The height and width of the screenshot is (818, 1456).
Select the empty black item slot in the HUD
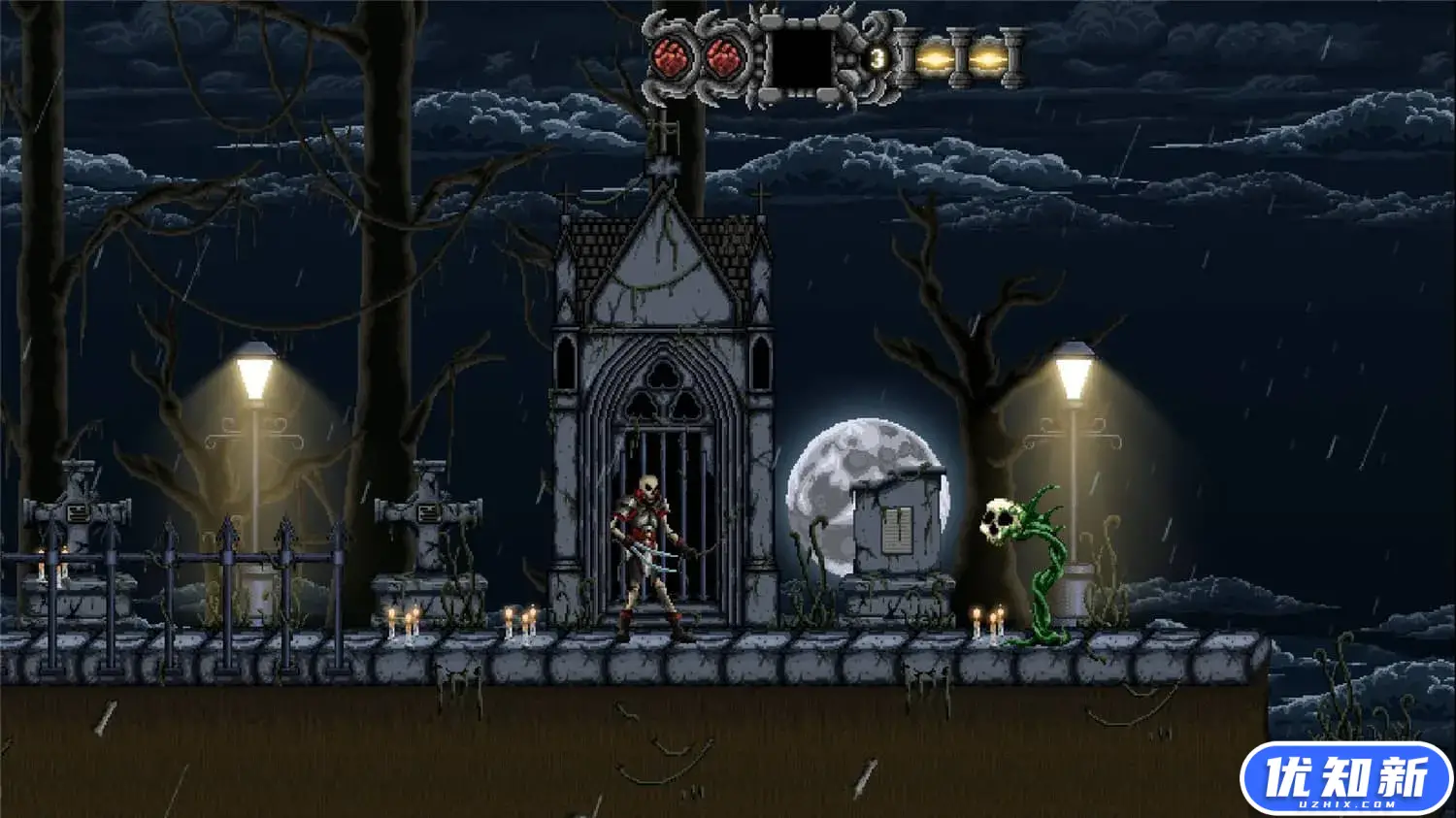tap(802, 58)
